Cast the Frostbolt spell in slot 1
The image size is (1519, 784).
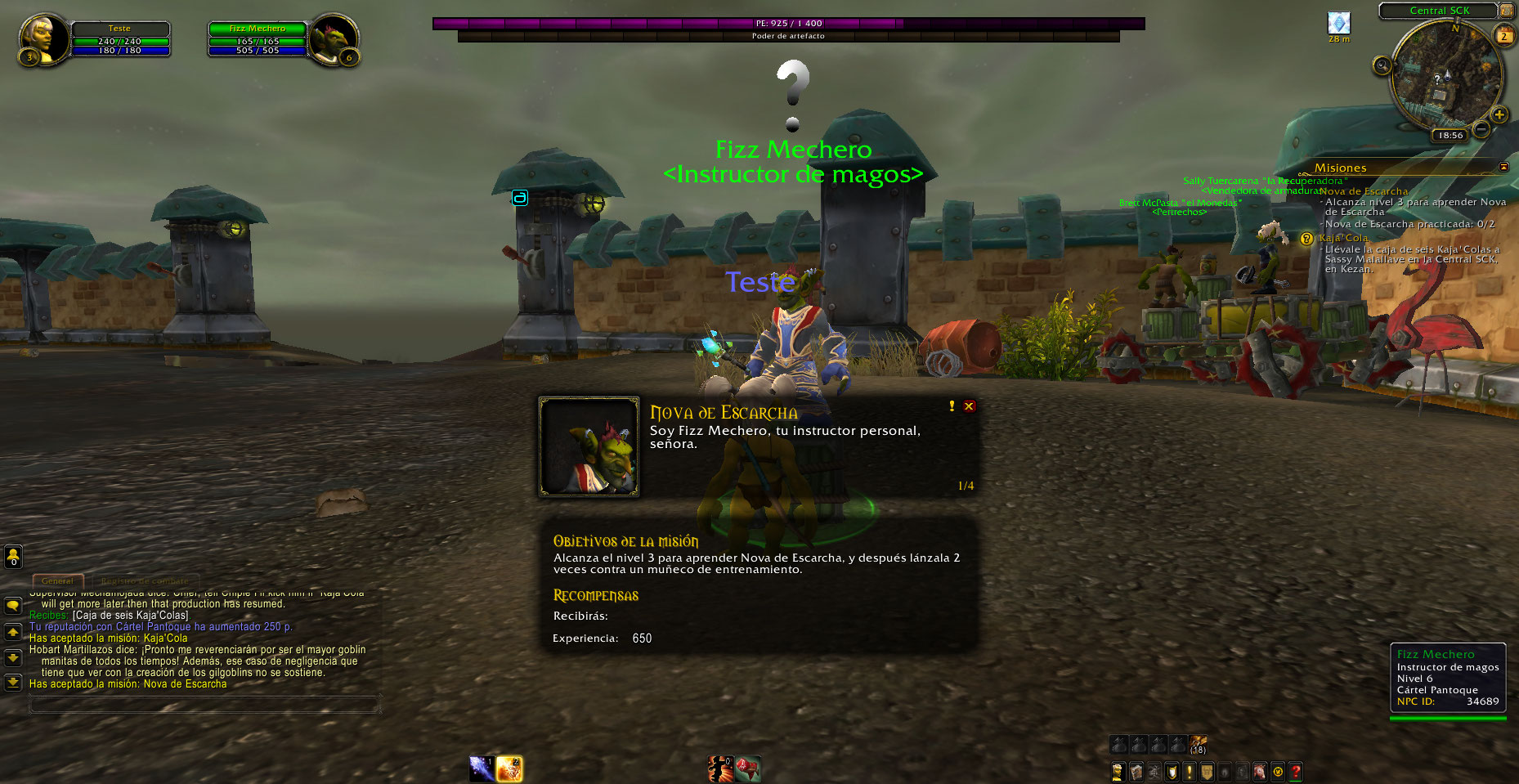482,768
